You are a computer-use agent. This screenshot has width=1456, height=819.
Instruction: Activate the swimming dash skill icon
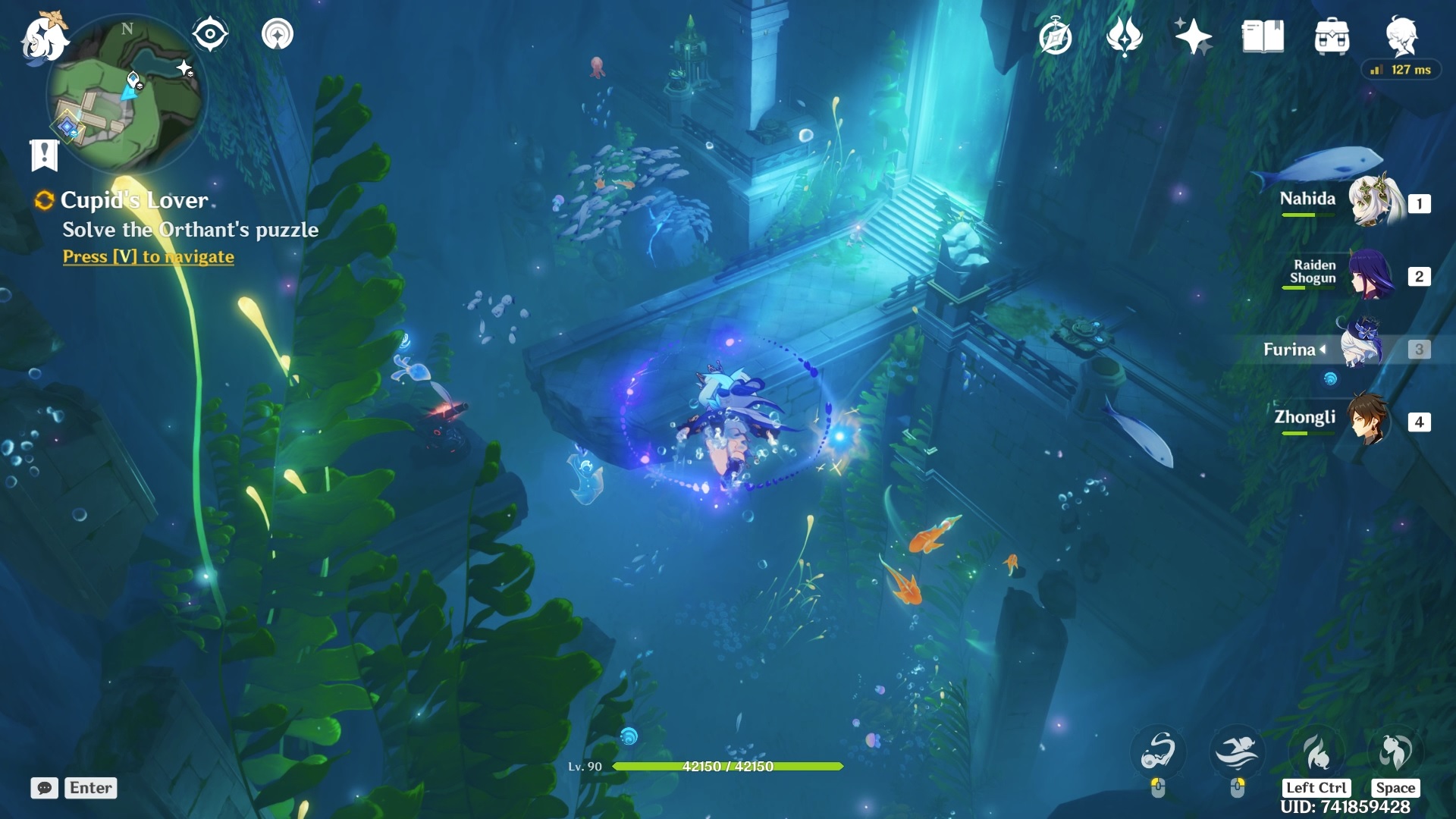click(x=1237, y=752)
